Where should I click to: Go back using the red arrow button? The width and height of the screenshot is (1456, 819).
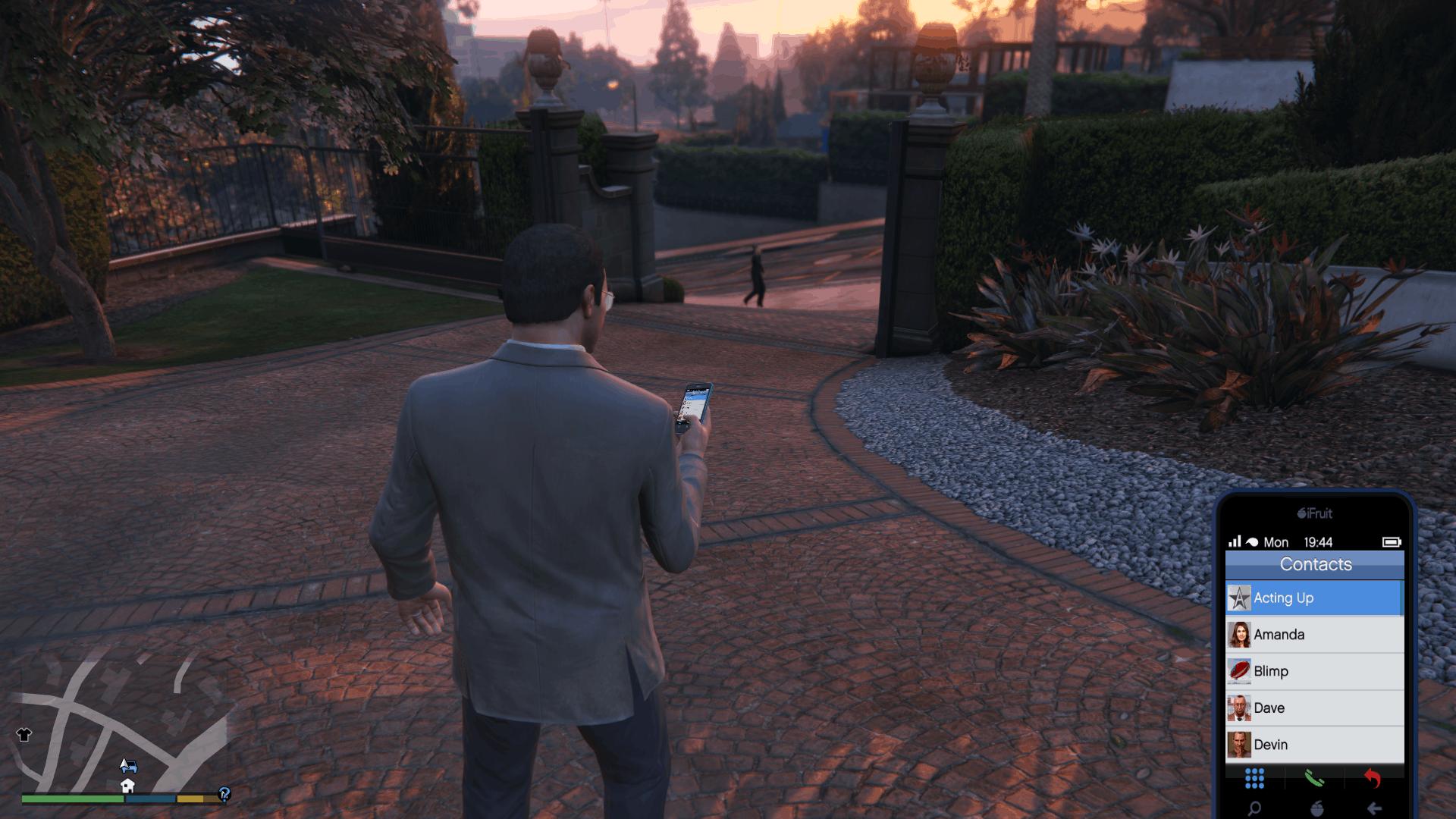click(1373, 778)
